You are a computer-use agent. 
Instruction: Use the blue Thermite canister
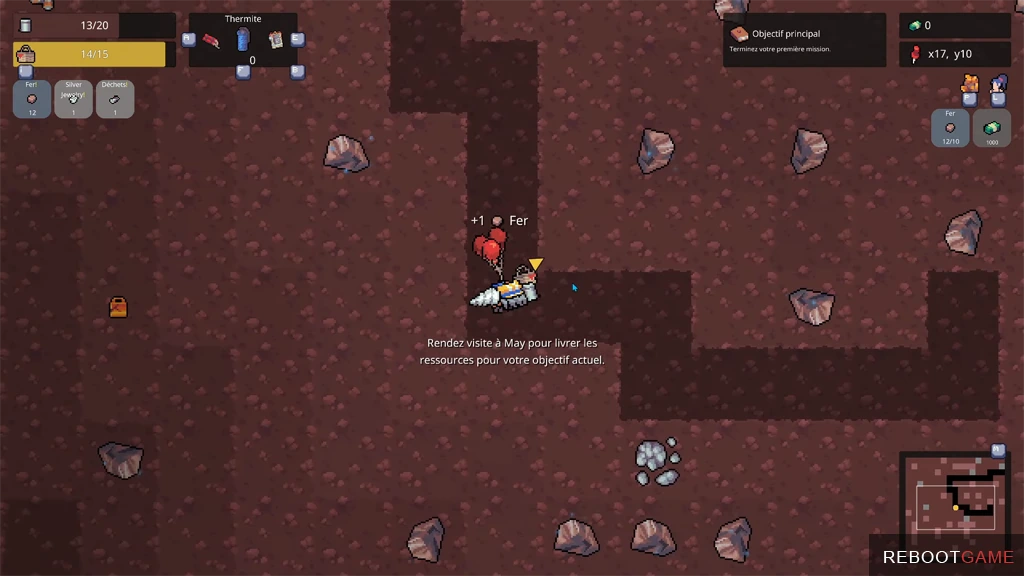click(242, 40)
